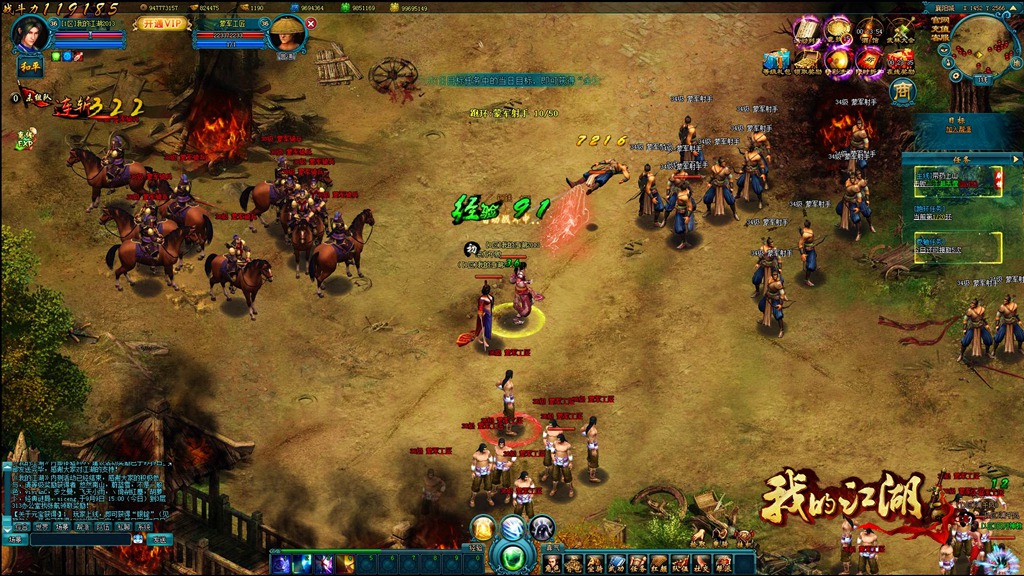The width and height of the screenshot is (1024, 576).
Task: Click the 开通VIP button
Action: coord(161,23)
